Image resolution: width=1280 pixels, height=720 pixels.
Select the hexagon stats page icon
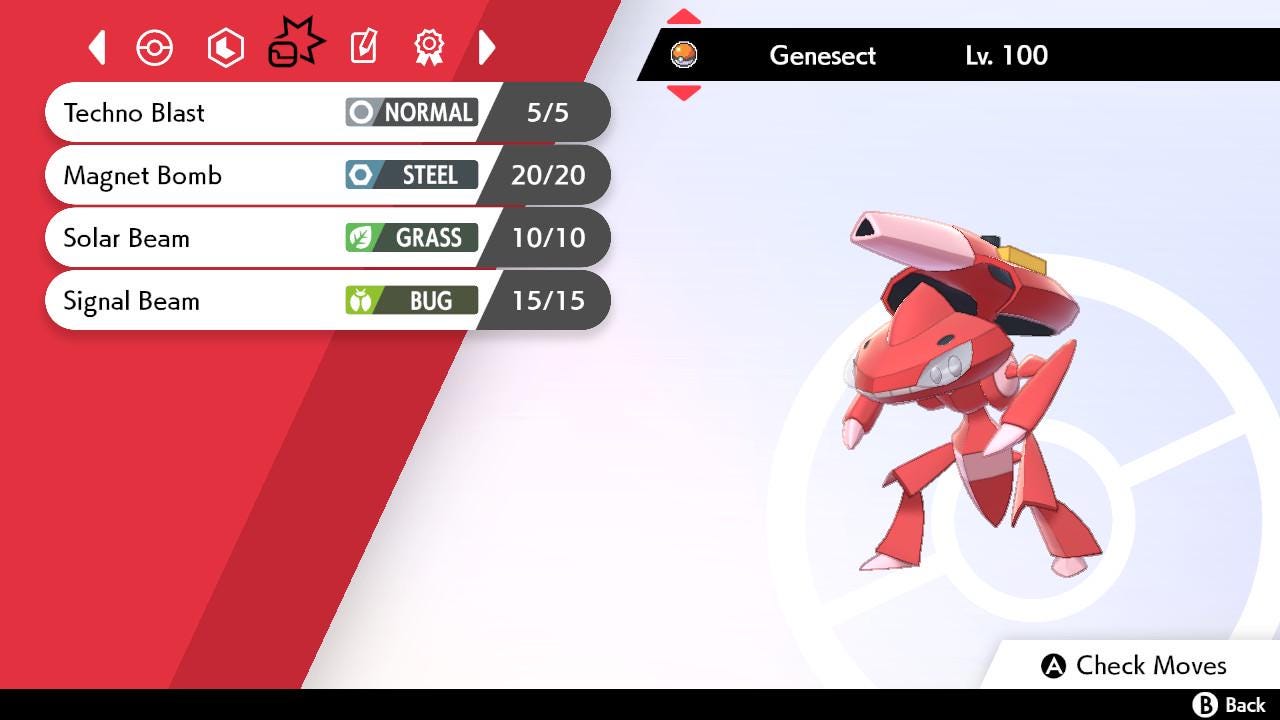coord(225,47)
